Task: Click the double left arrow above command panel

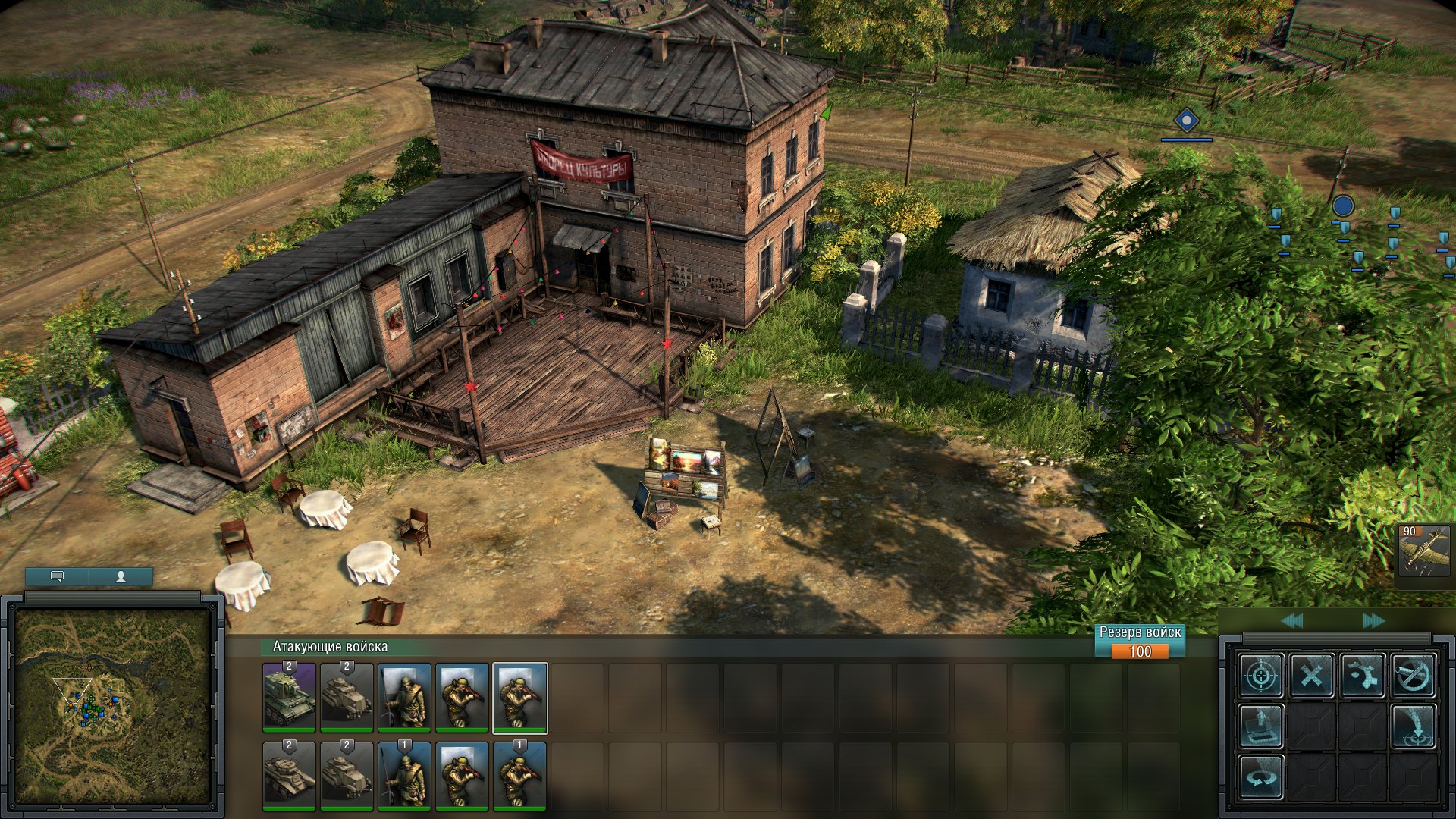Action: 1292,621
